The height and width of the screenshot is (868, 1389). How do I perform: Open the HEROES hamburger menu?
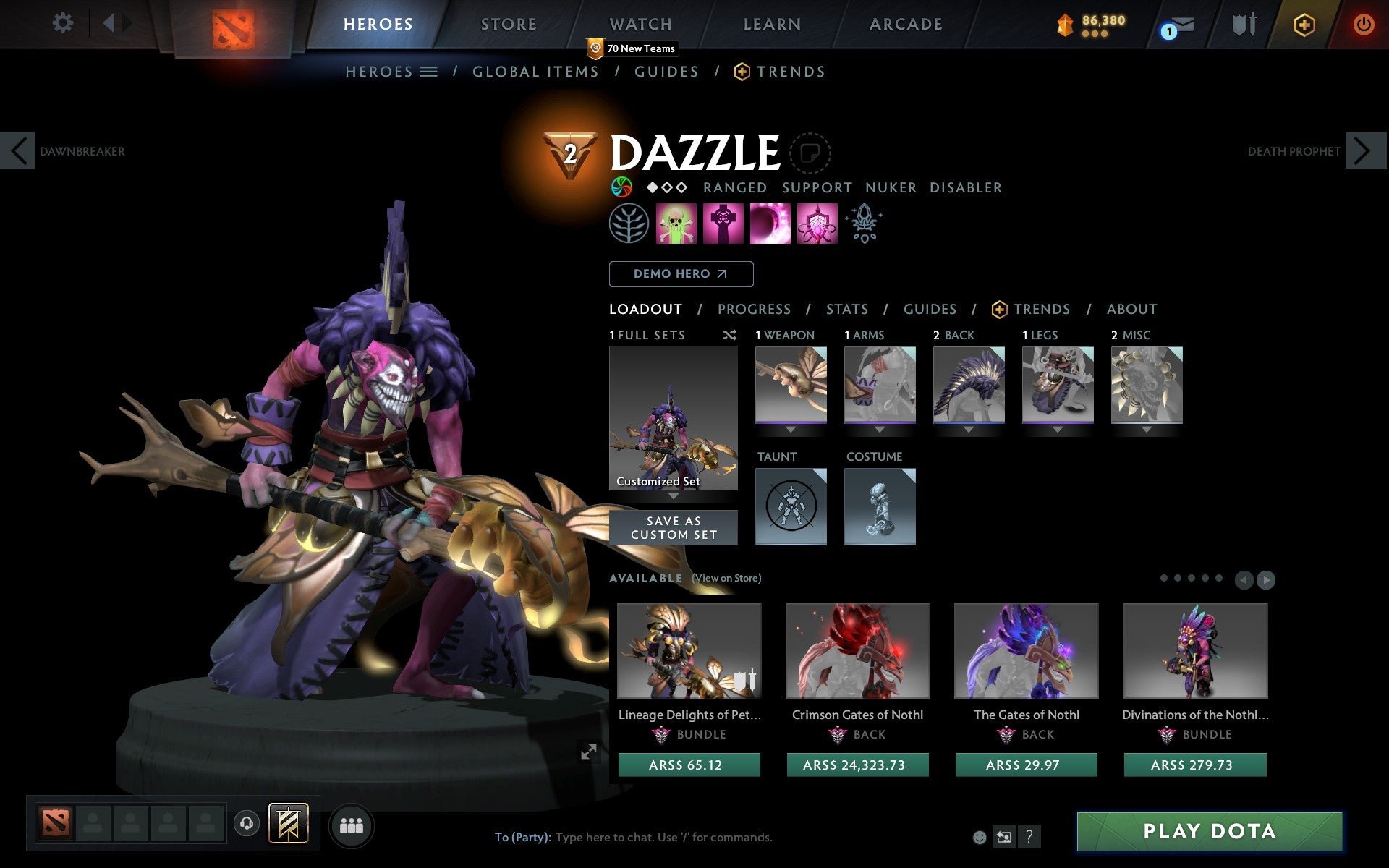click(x=430, y=71)
